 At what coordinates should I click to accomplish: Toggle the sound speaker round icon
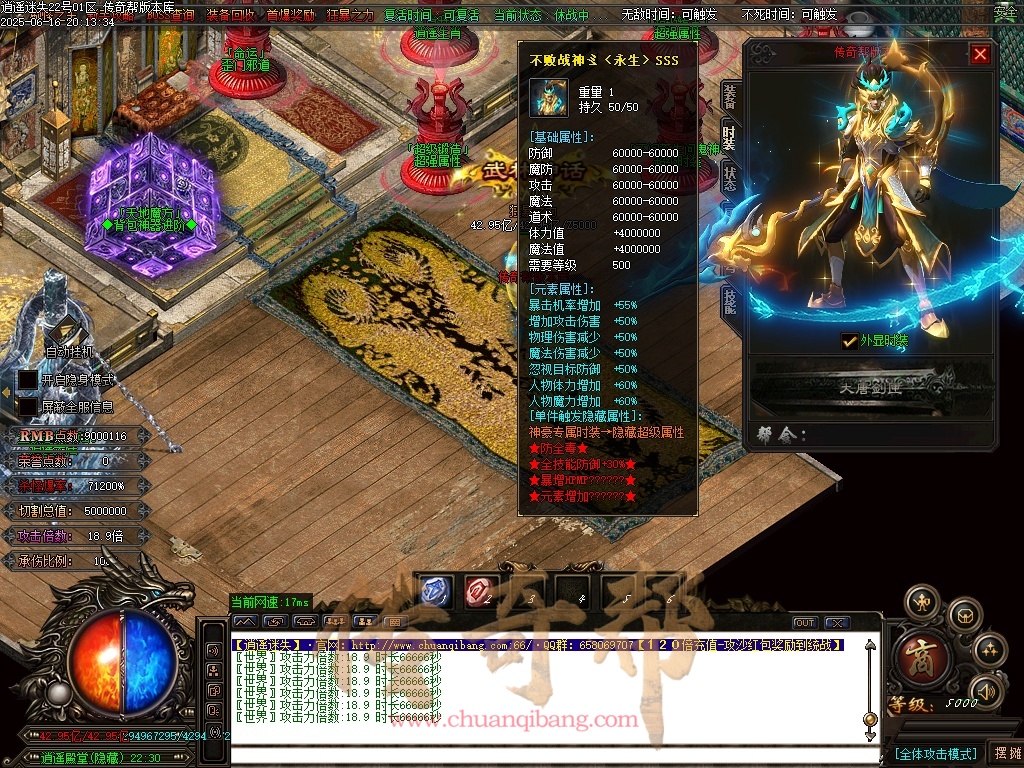988,690
